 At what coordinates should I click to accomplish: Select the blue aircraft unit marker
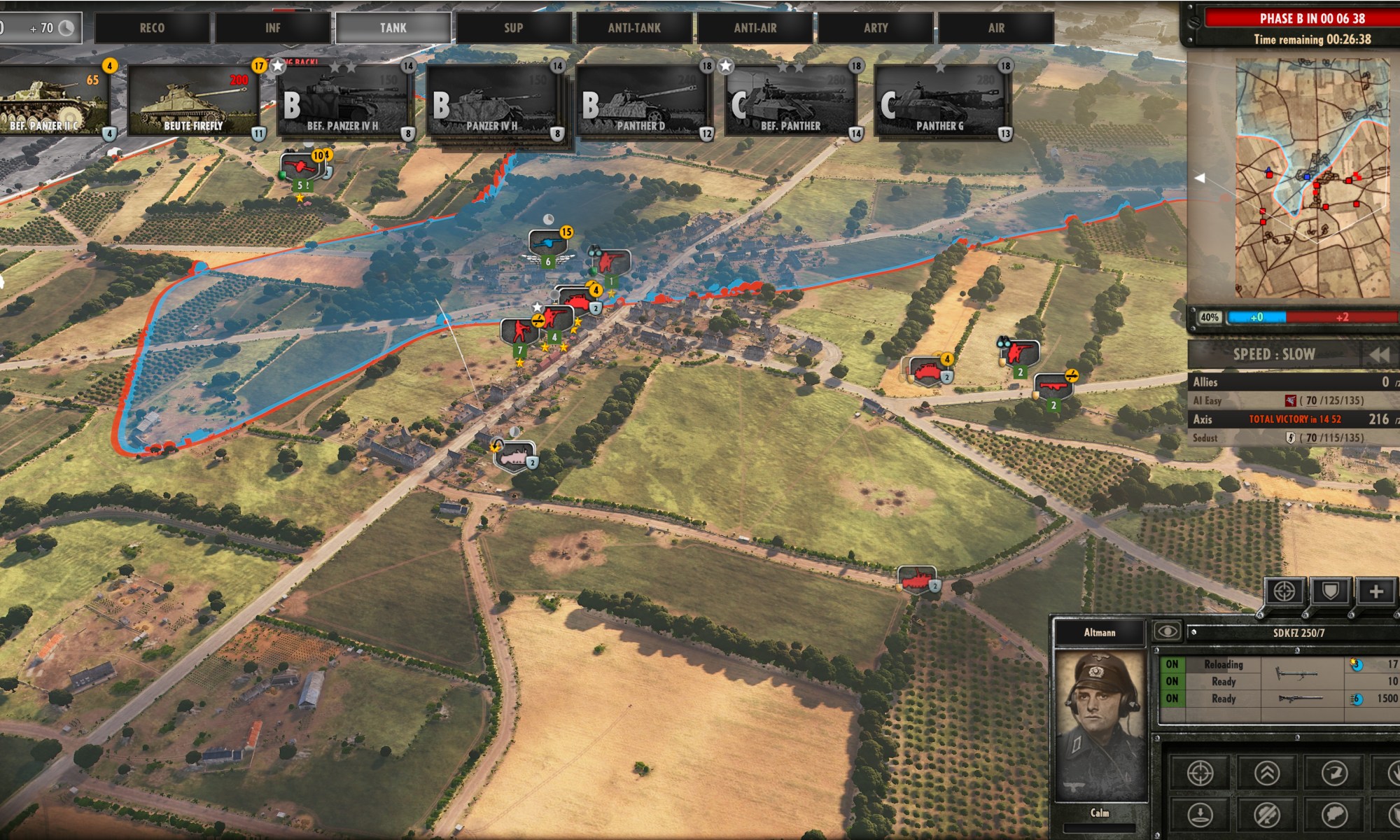pyautogui.click(x=547, y=243)
